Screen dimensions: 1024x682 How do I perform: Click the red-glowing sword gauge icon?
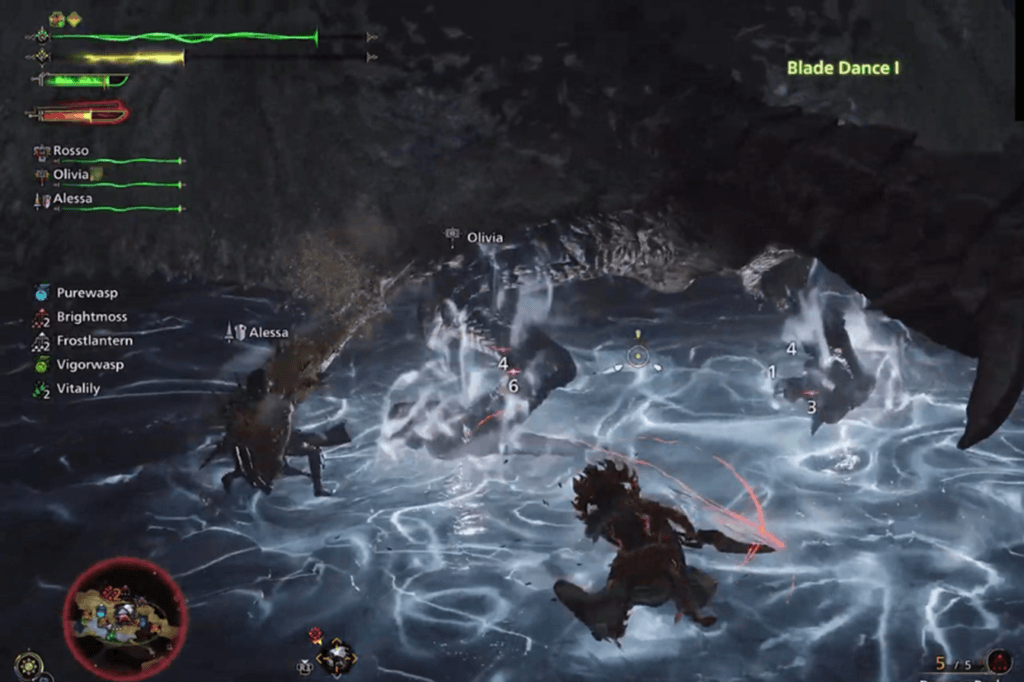click(78, 114)
